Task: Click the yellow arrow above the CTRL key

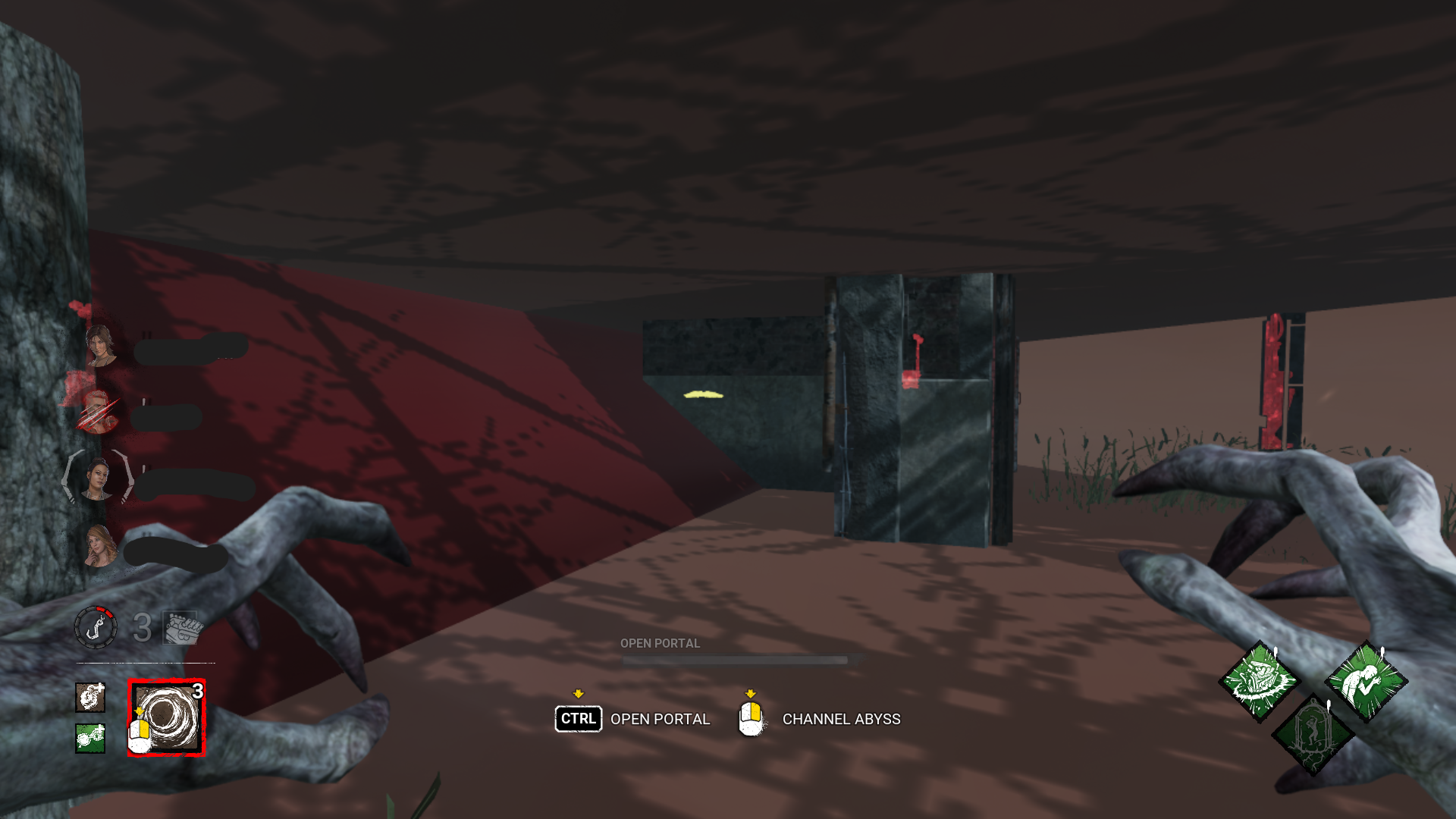Action: (x=579, y=692)
